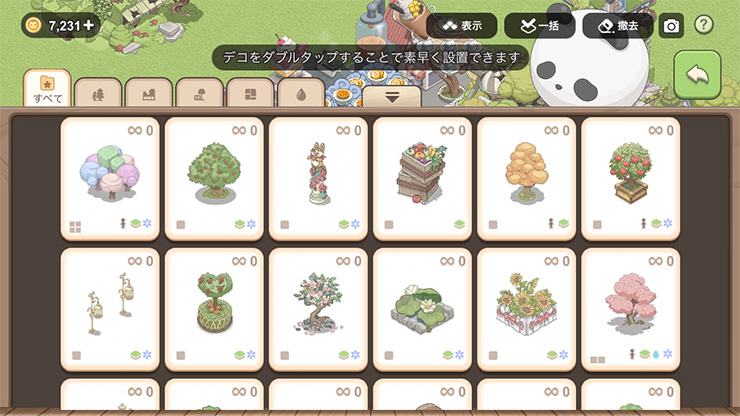Switch to the lamp furniture category tab

[x=199, y=93]
